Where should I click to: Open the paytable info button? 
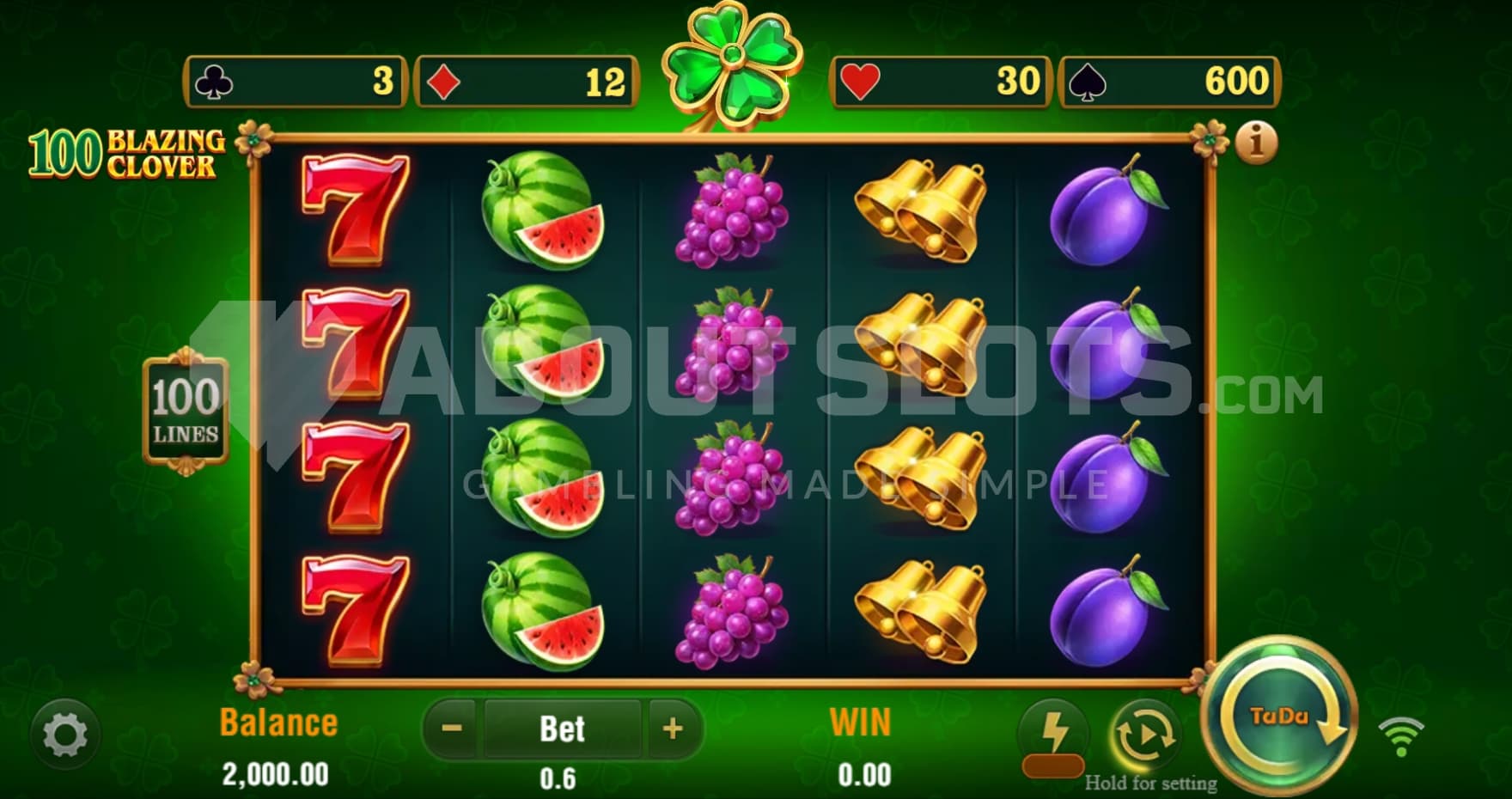pyautogui.click(x=1256, y=143)
